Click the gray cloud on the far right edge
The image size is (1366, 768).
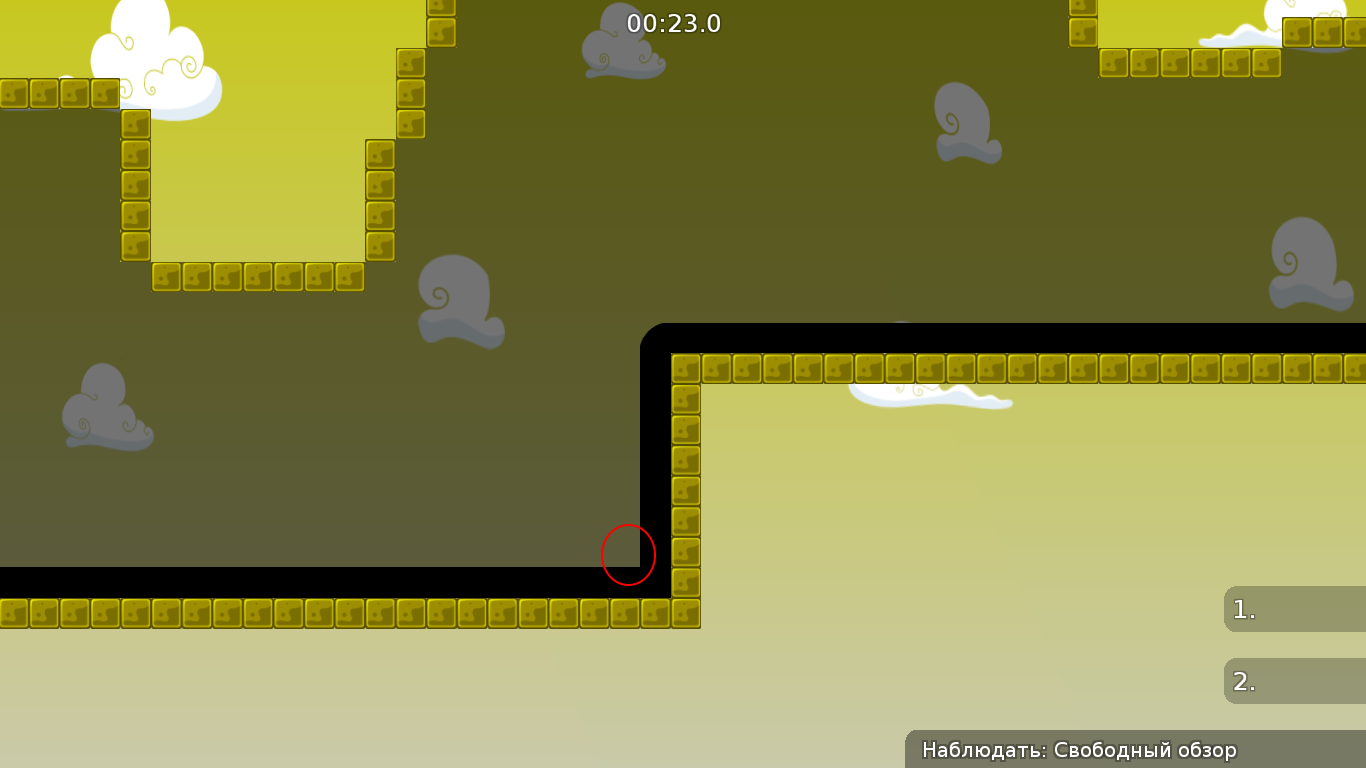coord(1310,265)
